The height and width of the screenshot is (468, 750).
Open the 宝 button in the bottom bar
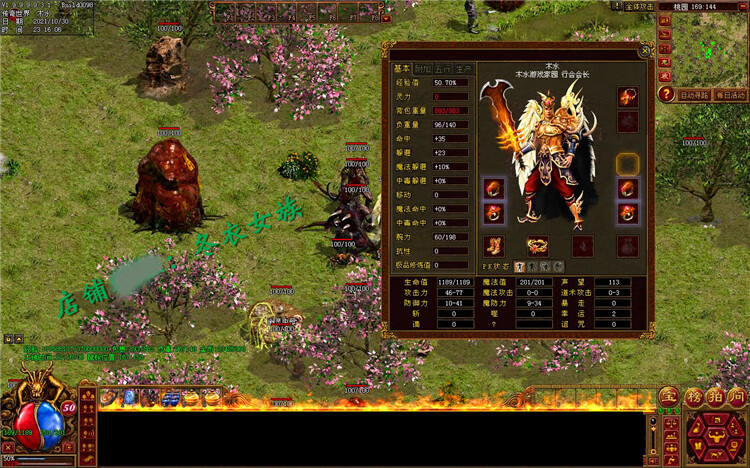tap(667, 398)
